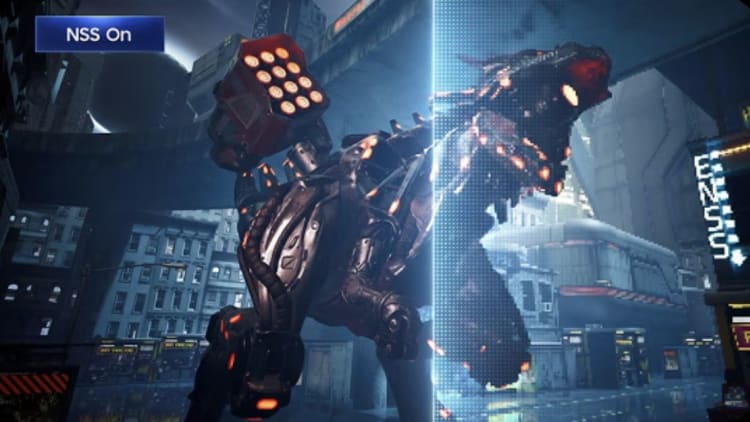Toggle the NSS On label
This screenshot has width=750, height=422.
(100, 34)
